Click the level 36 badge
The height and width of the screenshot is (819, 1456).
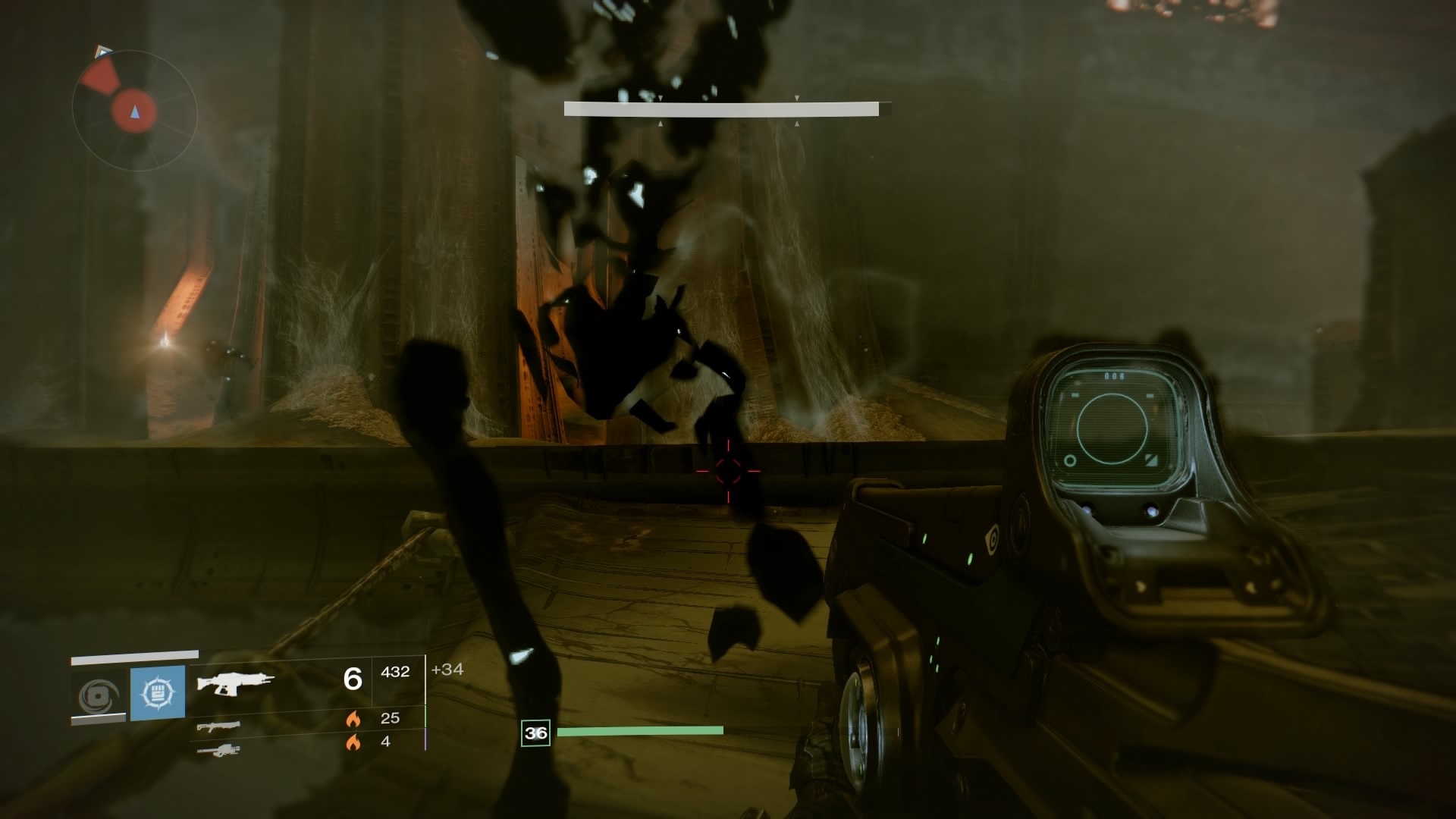[535, 733]
